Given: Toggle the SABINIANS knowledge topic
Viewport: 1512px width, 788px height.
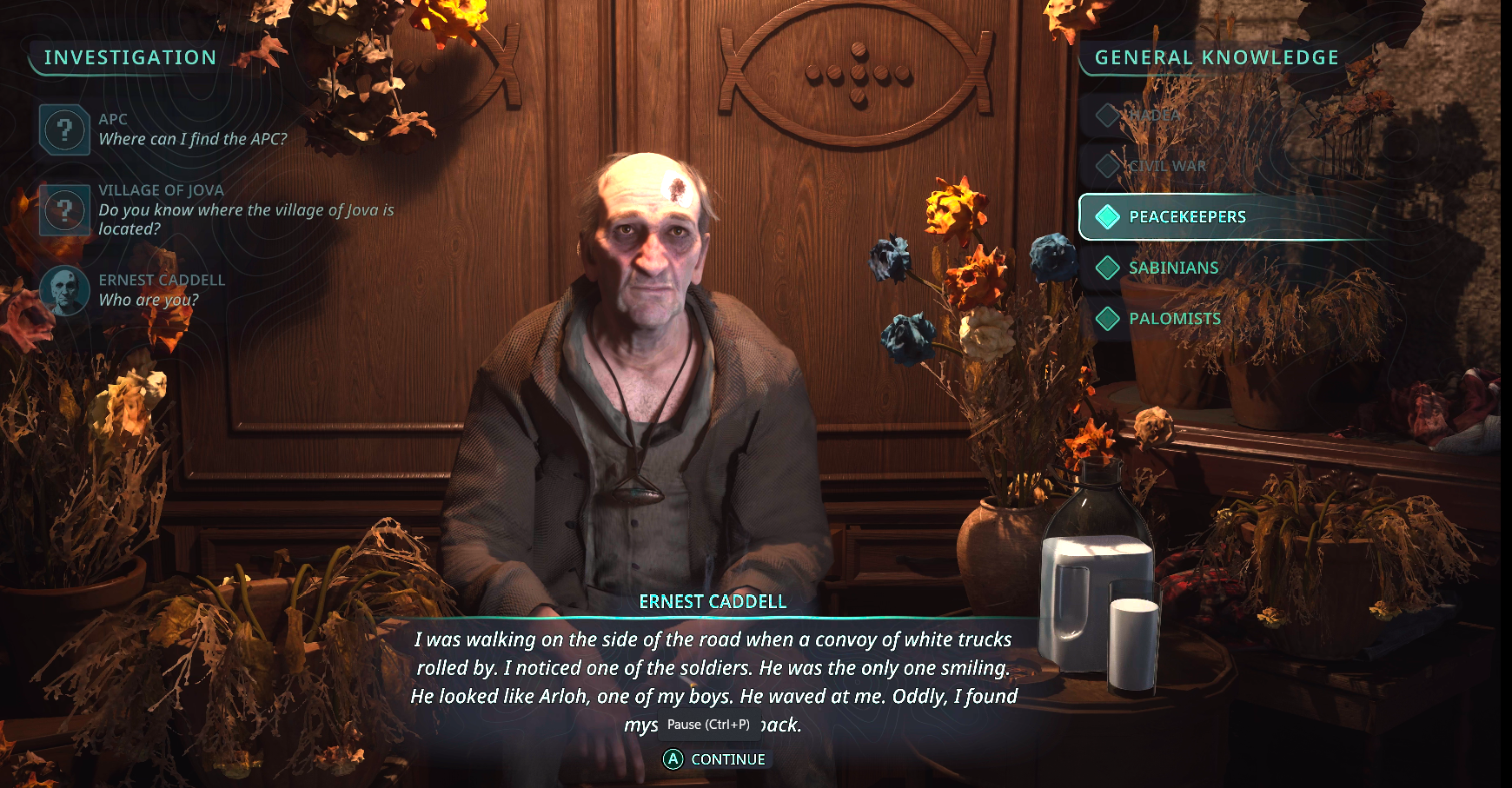Looking at the screenshot, I should click(1173, 268).
